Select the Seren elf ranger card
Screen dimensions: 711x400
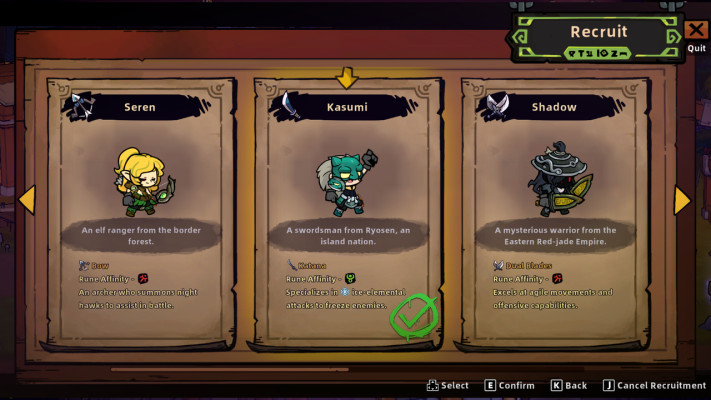pyautogui.click(x=140, y=210)
